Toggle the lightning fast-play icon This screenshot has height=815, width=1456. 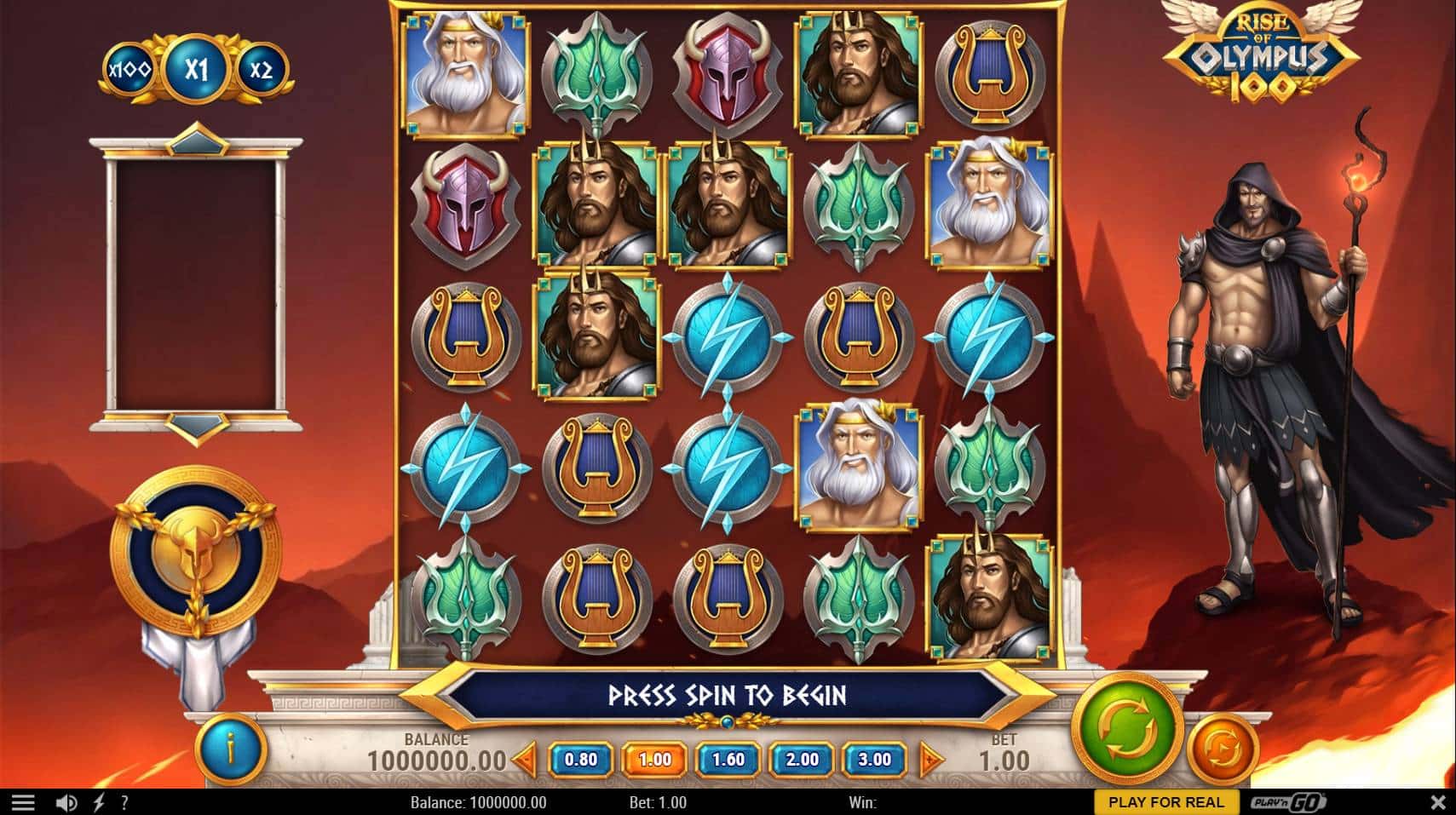pyautogui.click(x=99, y=802)
